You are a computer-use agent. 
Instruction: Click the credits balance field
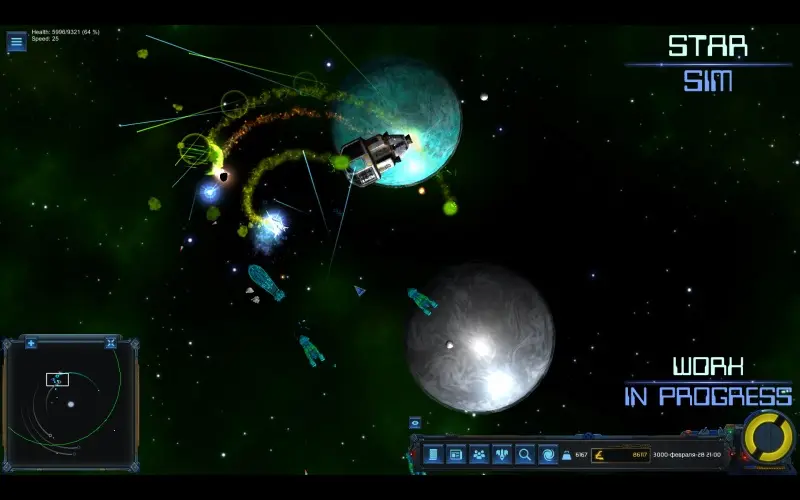620,455
